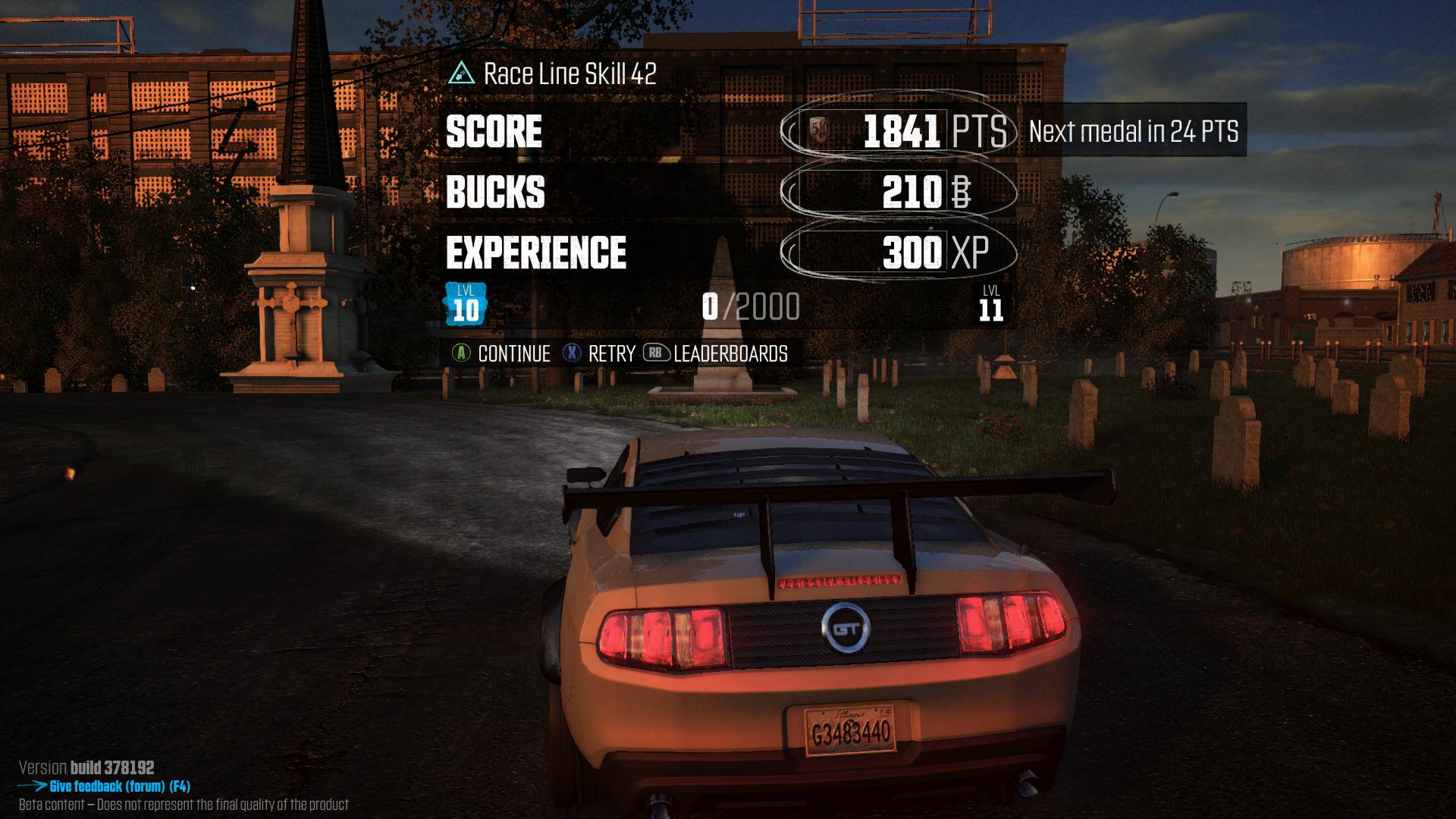This screenshot has width=1456, height=819.
Task: Open the Give feedback forum link
Action: [119, 786]
